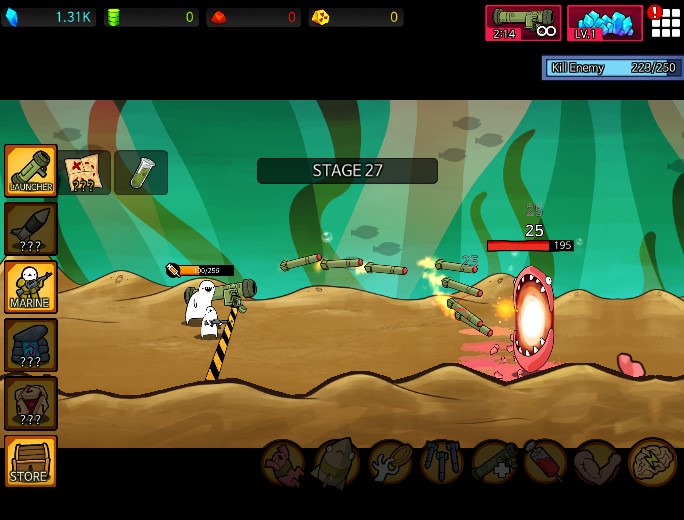
Task: Select the locked stone bunker category
Action: coord(30,344)
